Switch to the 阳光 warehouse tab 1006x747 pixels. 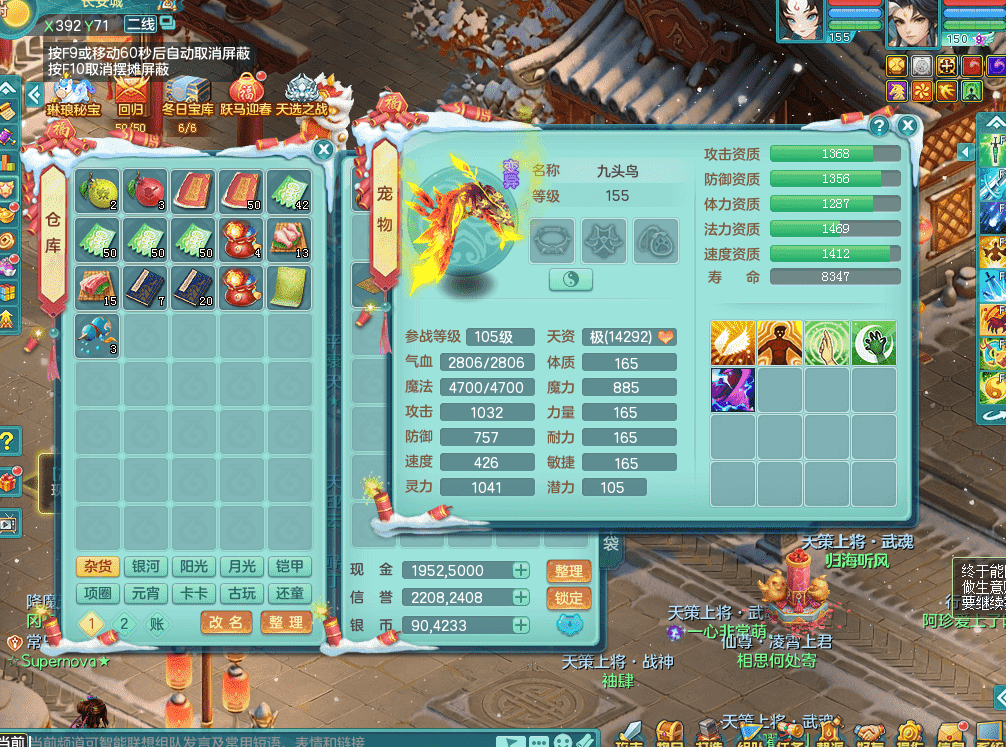point(192,567)
